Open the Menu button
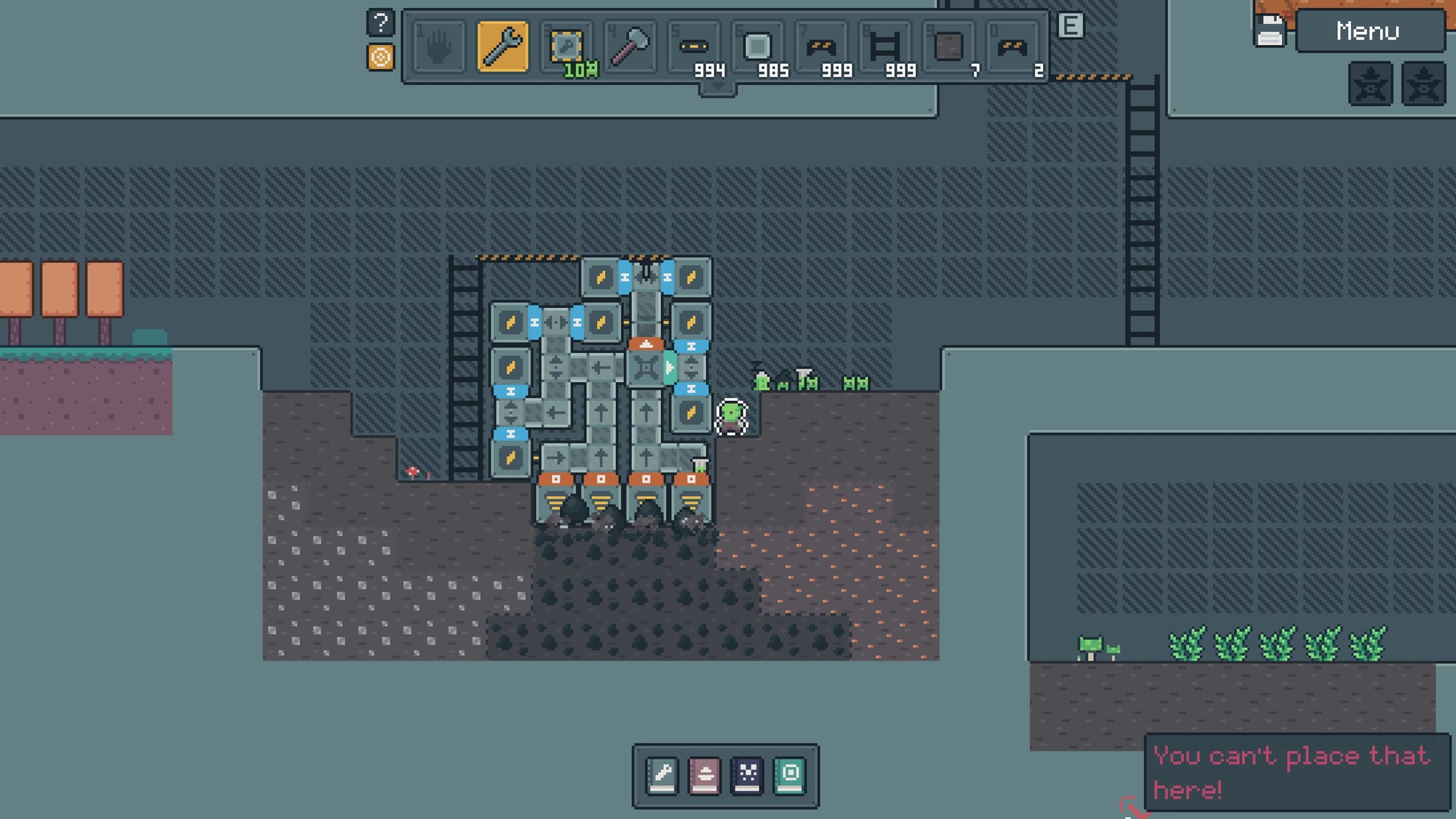This screenshot has height=819, width=1456. pyautogui.click(x=1369, y=31)
